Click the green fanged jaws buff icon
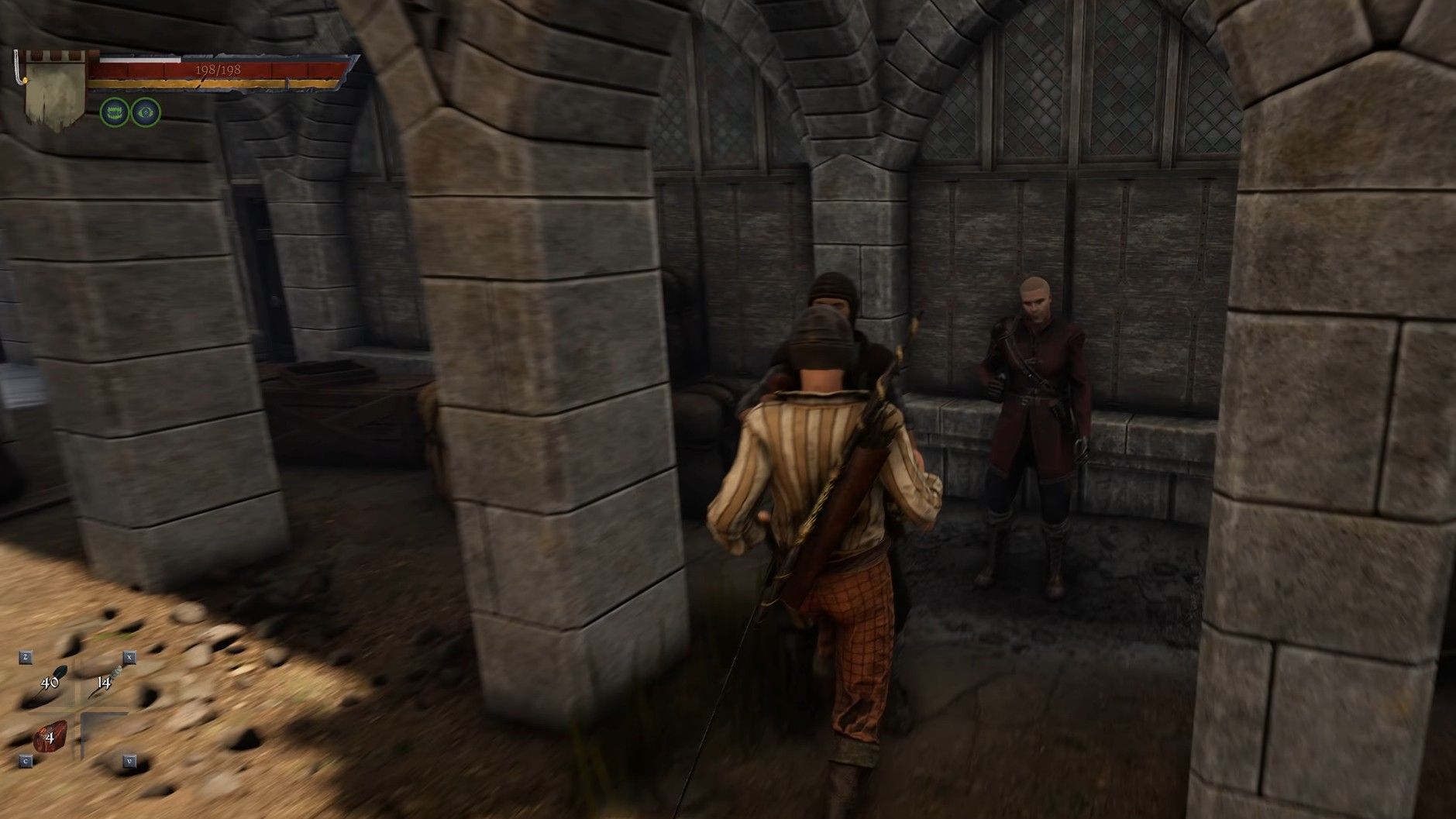Image resolution: width=1456 pixels, height=819 pixels. coord(114,112)
